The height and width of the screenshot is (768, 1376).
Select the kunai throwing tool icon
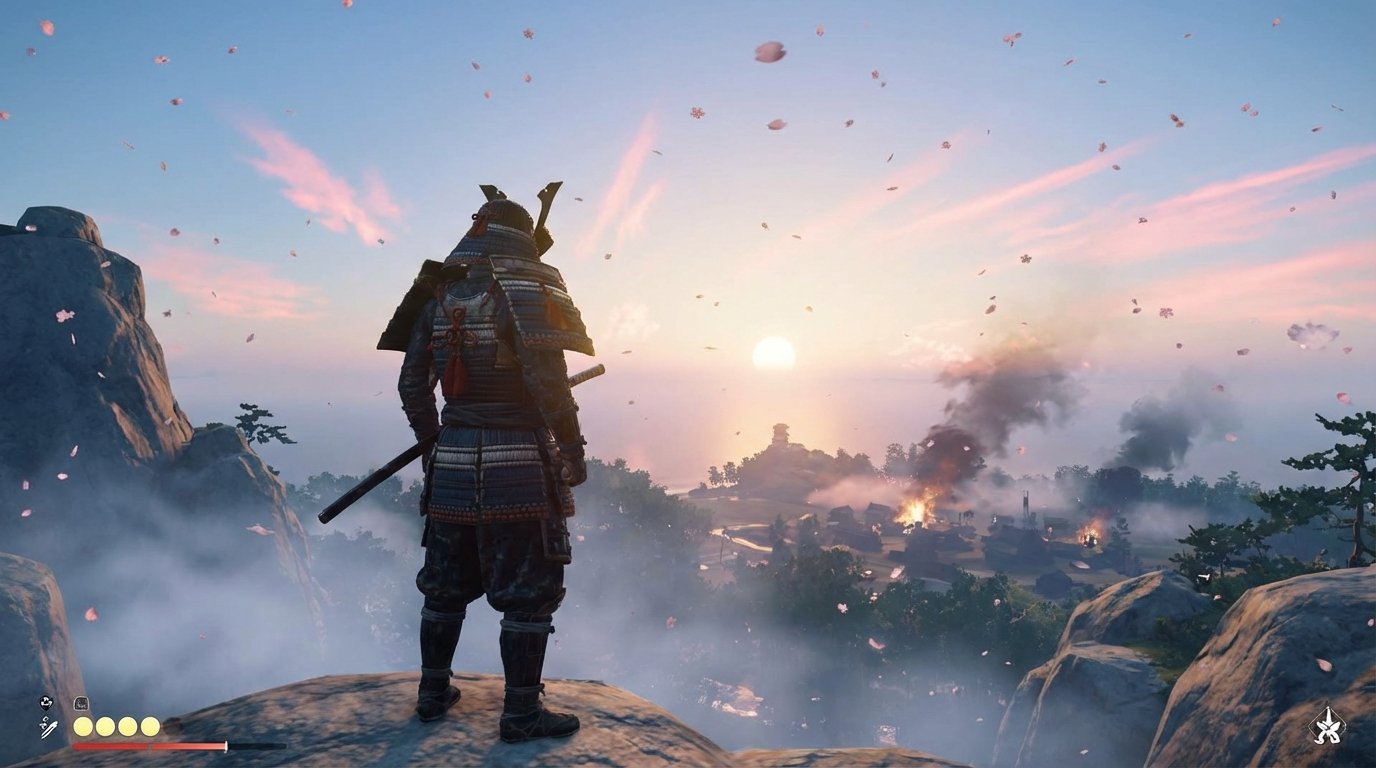point(48,726)
